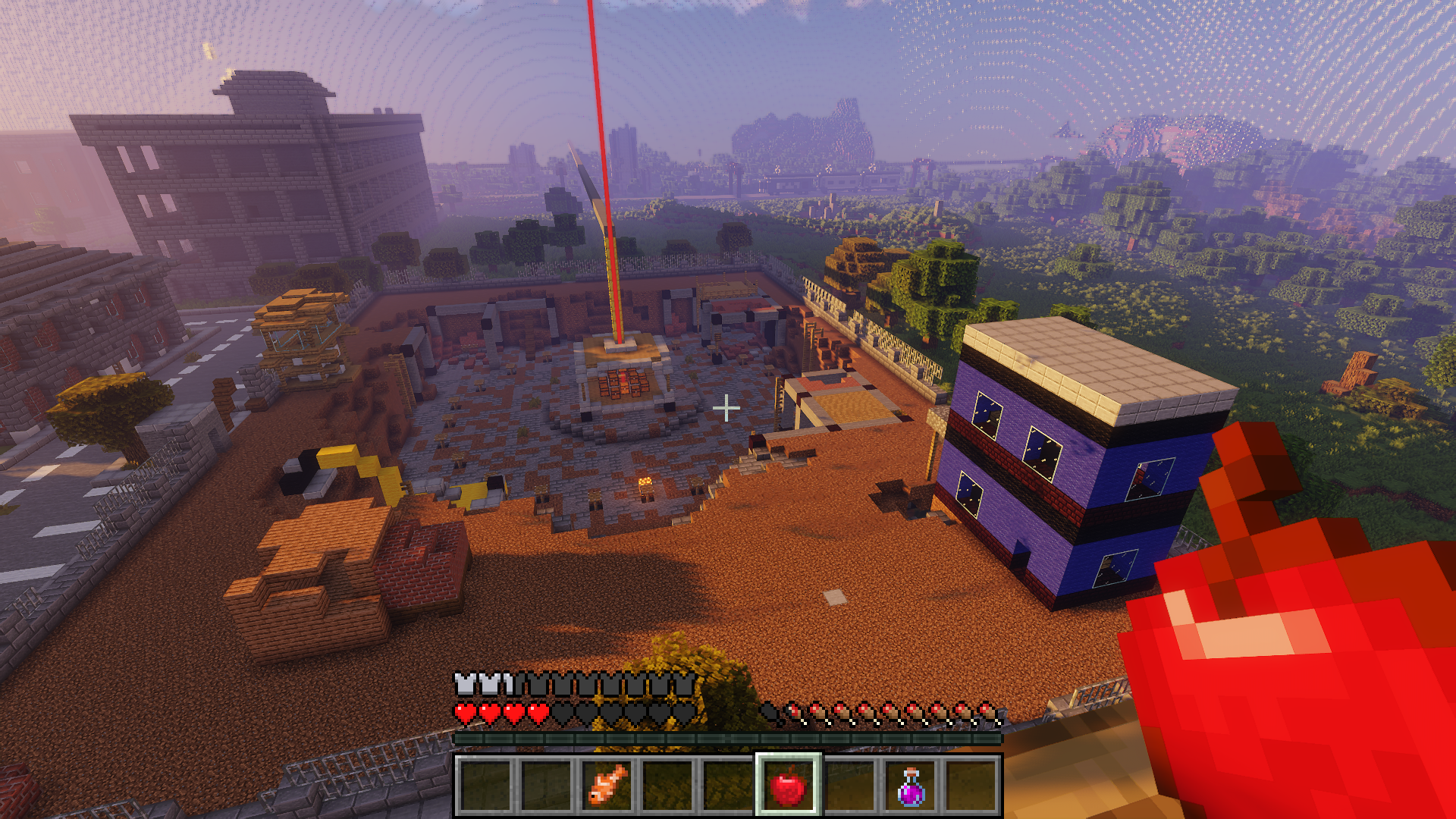Screen dimensions: 1456x819
Task: Choose the purple potion hotbar slot
Action: tap(911, 786)
